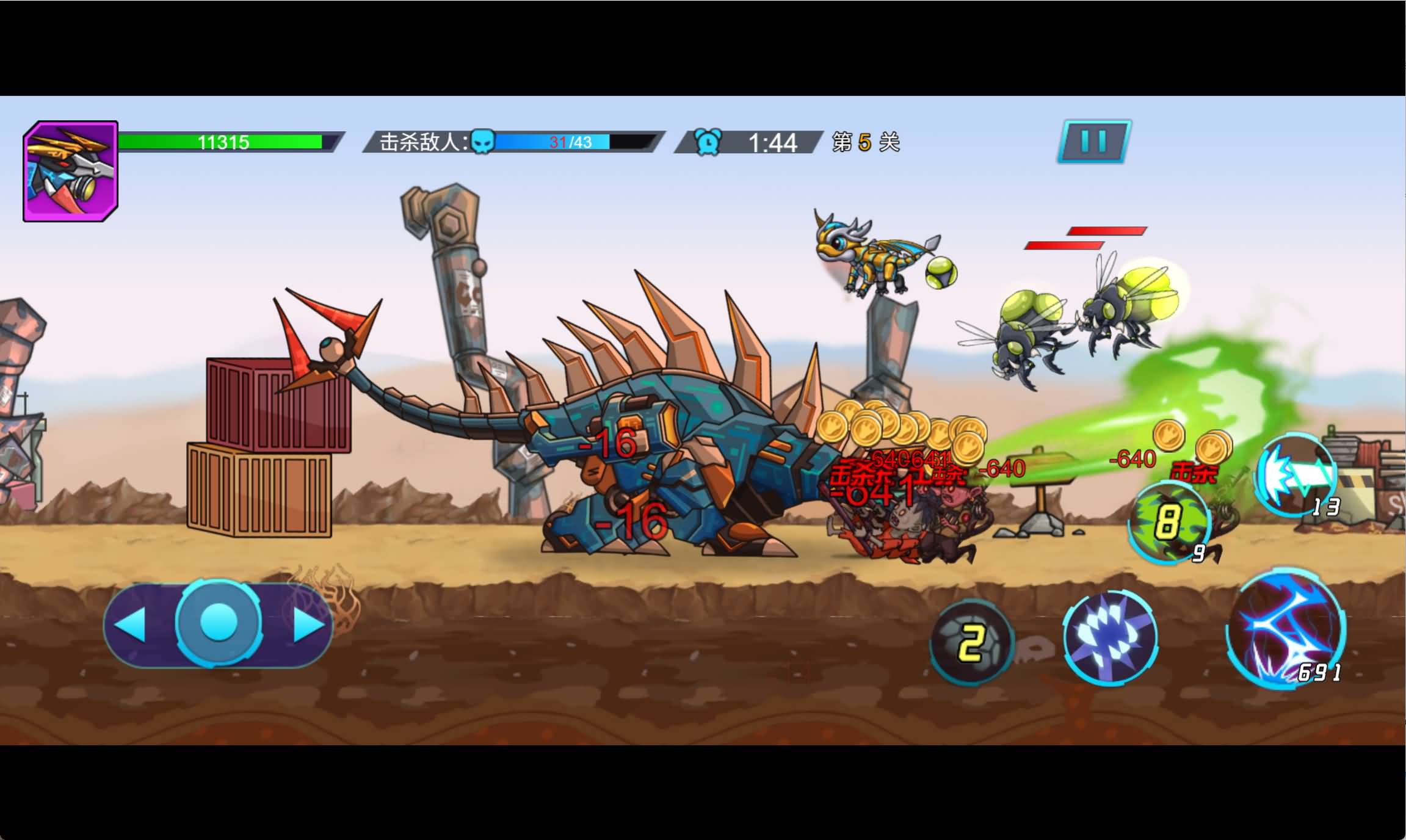Click the round joystick center knob

[x=219, y=623]
